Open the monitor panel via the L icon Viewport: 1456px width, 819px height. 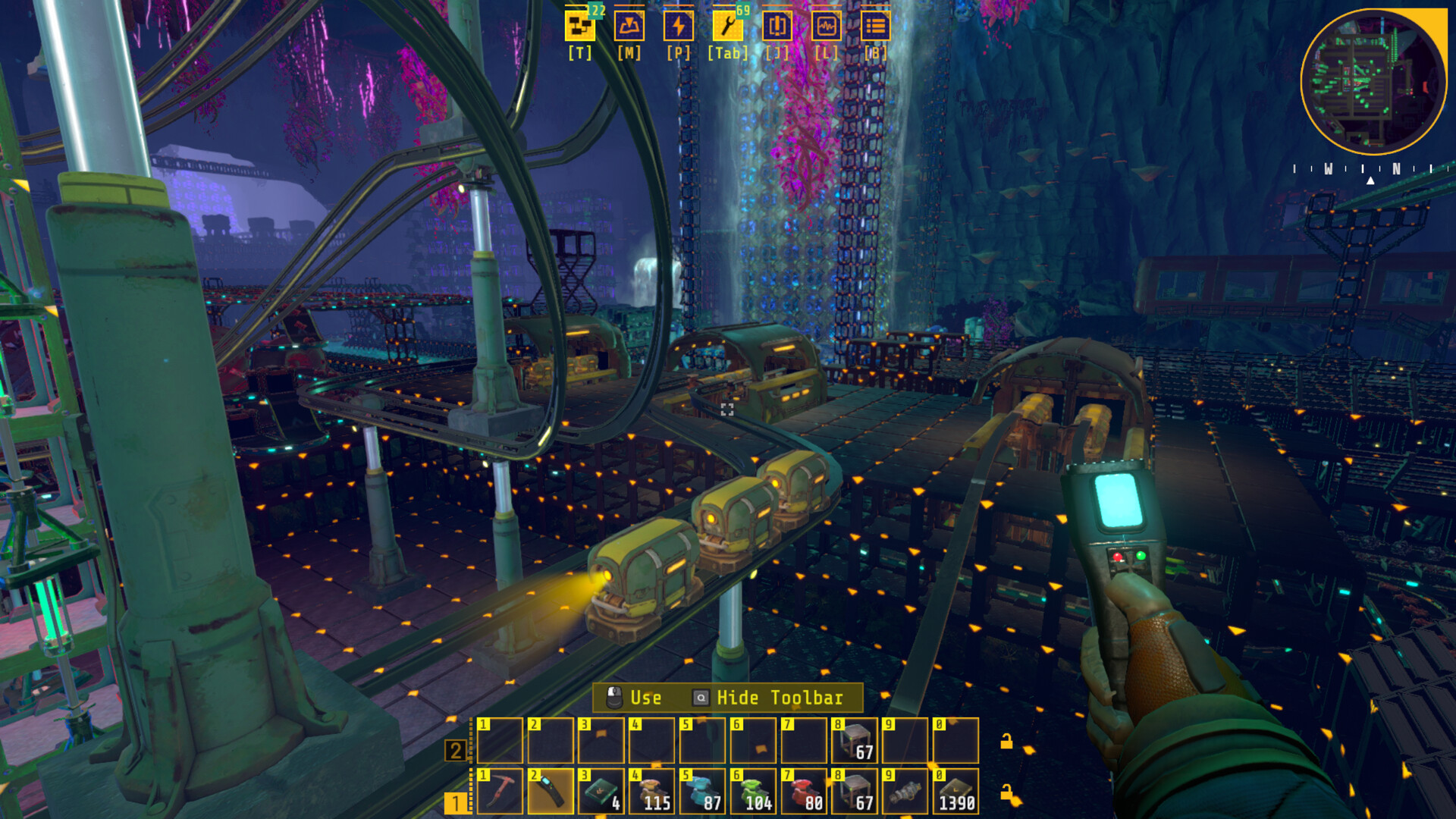(827, 25)
